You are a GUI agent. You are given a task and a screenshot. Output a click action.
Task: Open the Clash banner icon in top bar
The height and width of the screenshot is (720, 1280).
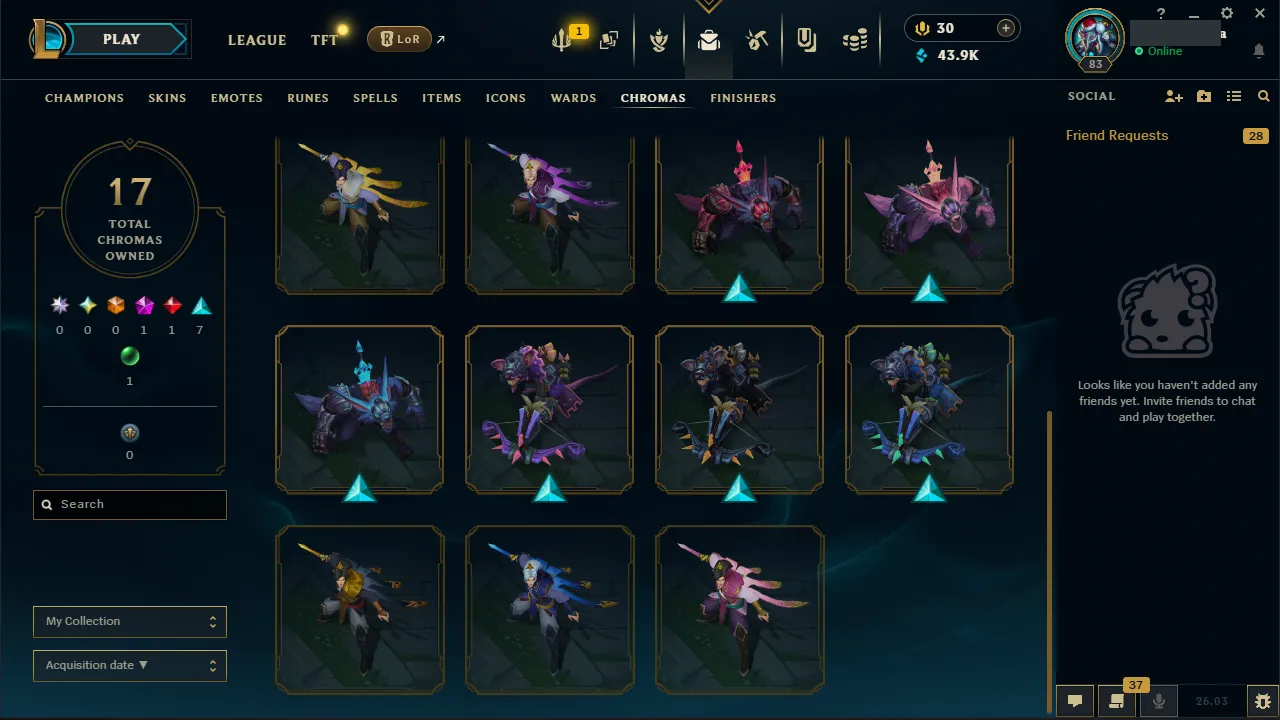(x=659, y=40)
